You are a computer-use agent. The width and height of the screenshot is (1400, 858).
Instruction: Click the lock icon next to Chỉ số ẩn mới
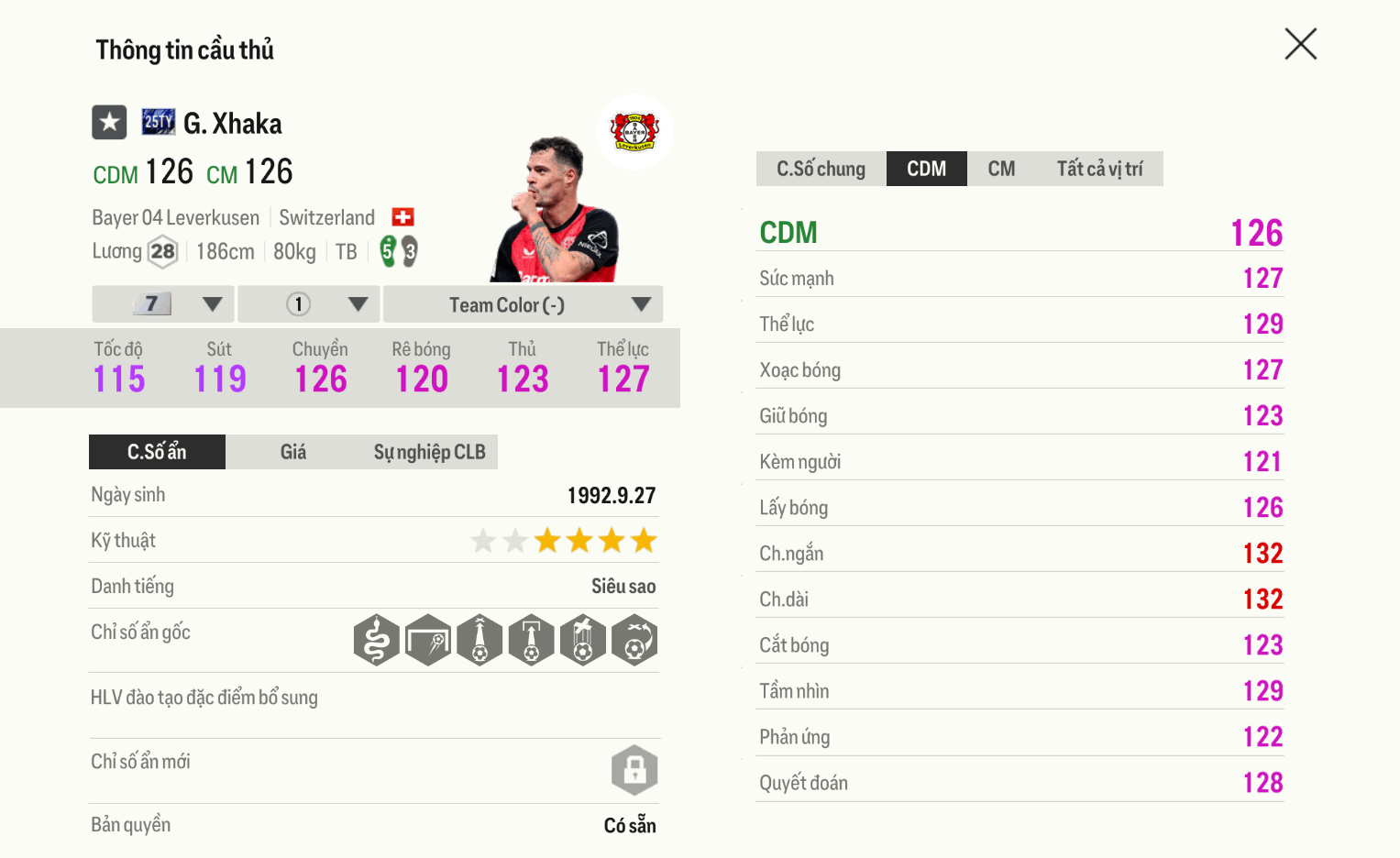click(635, 770)
